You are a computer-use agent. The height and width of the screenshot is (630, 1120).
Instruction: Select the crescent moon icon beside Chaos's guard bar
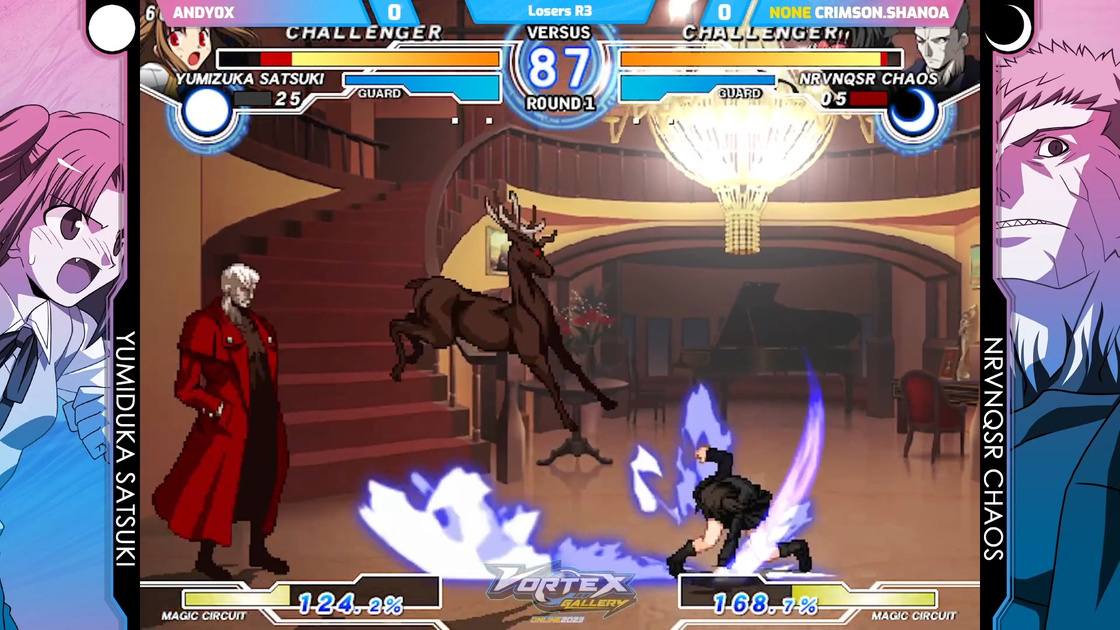(x=912, y=113)
